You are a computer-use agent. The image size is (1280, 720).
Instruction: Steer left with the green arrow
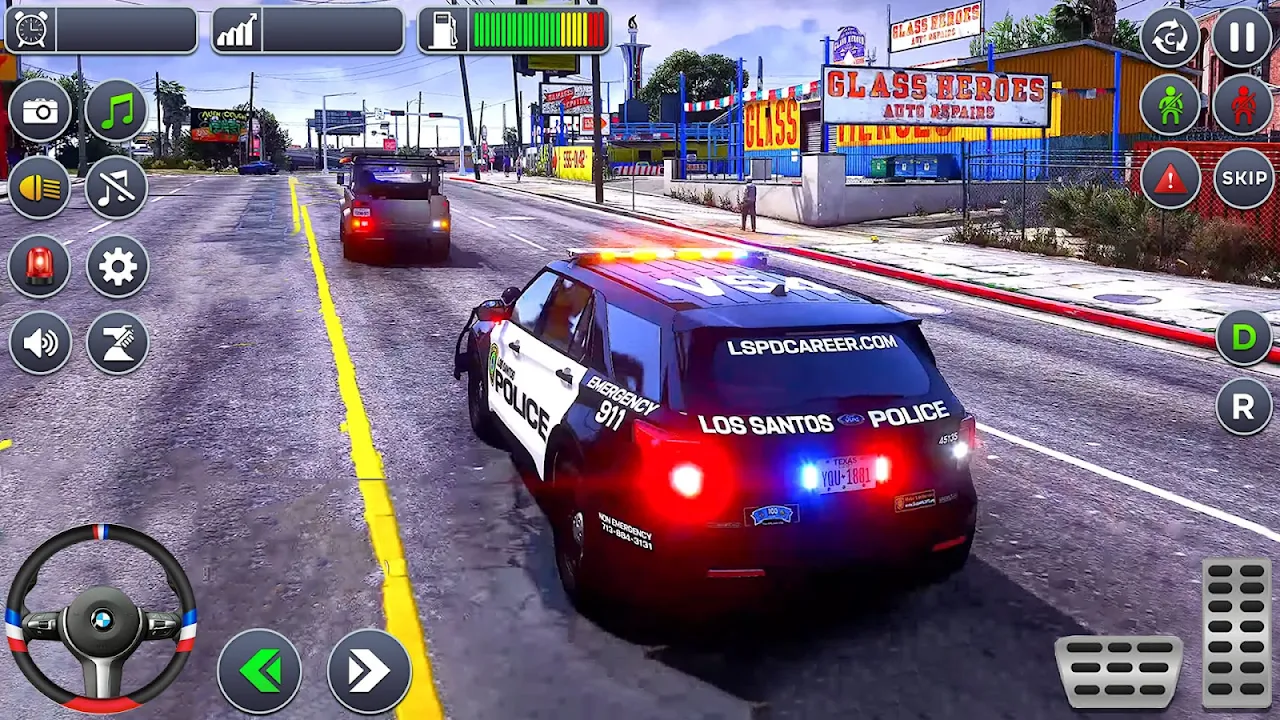click(x=260, y=671)
